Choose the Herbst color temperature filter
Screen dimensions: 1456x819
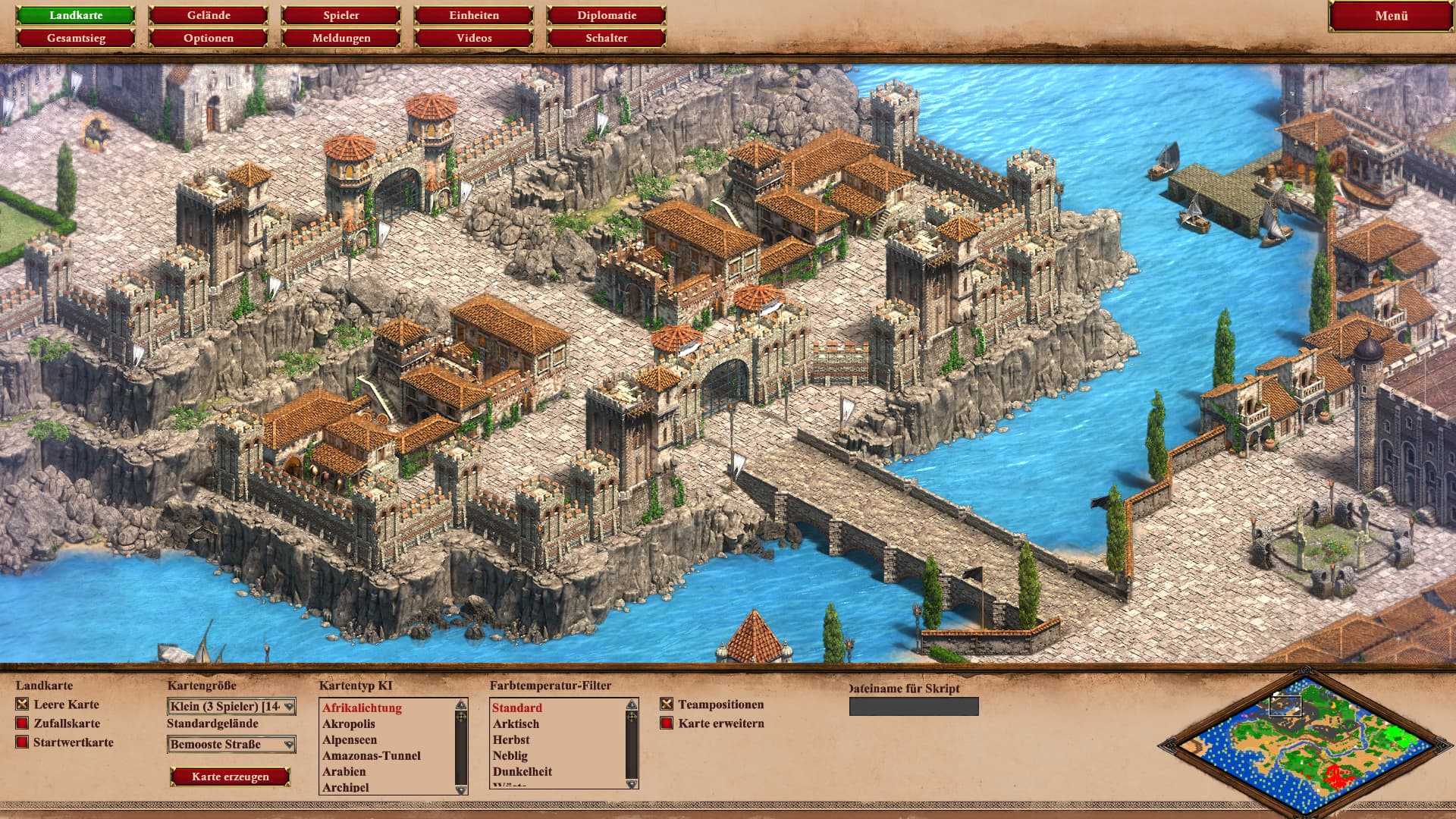(x=511, y=740)
